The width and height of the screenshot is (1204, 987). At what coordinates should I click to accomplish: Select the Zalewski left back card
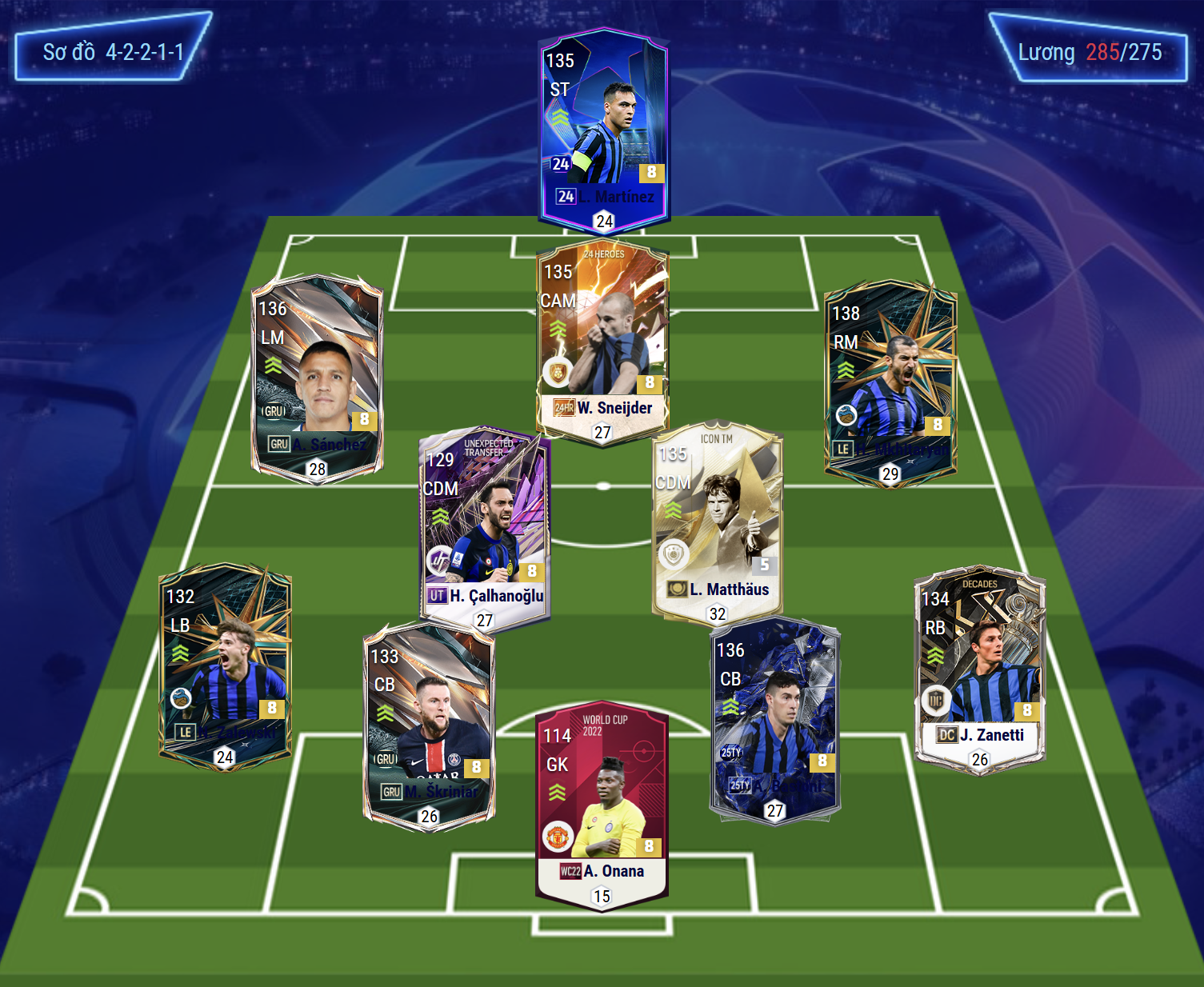(x=225, y=664)
